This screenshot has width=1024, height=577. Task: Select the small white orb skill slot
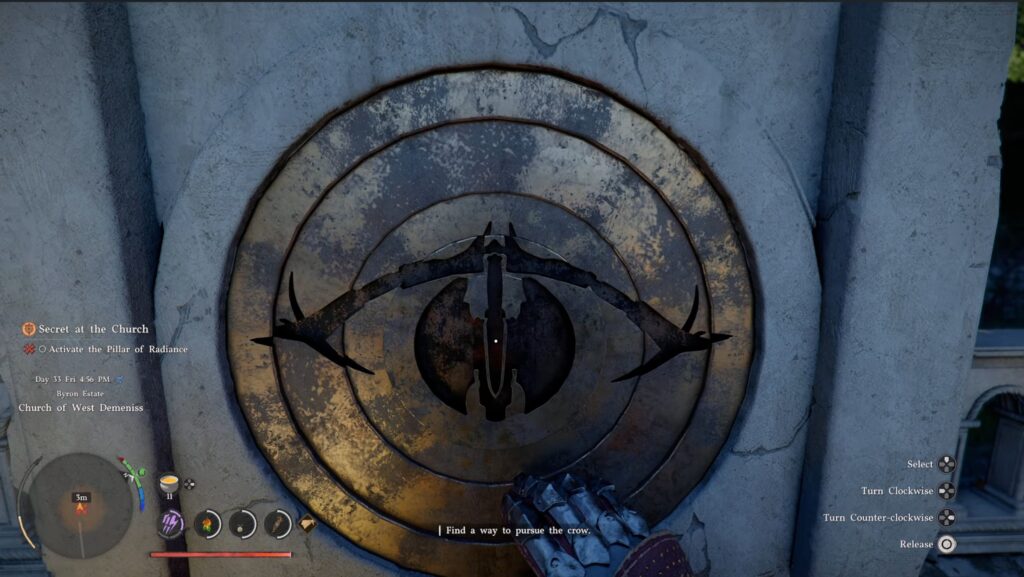242,523
